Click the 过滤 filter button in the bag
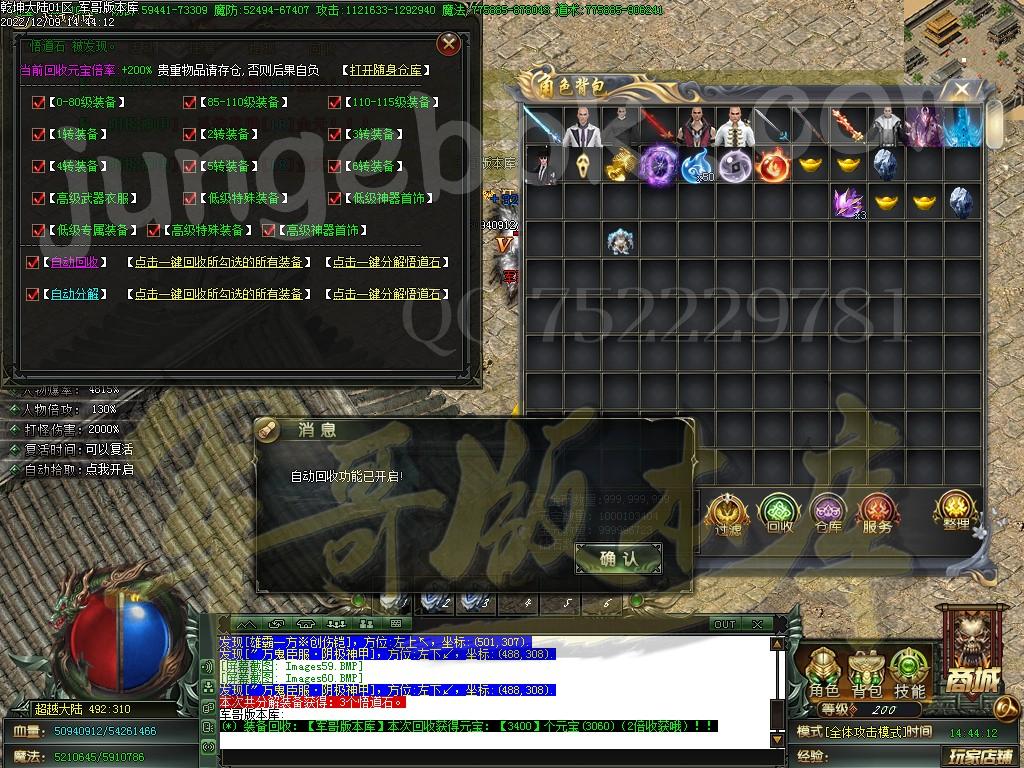This screenshot has height=768, width=1024. click(727, 514)
